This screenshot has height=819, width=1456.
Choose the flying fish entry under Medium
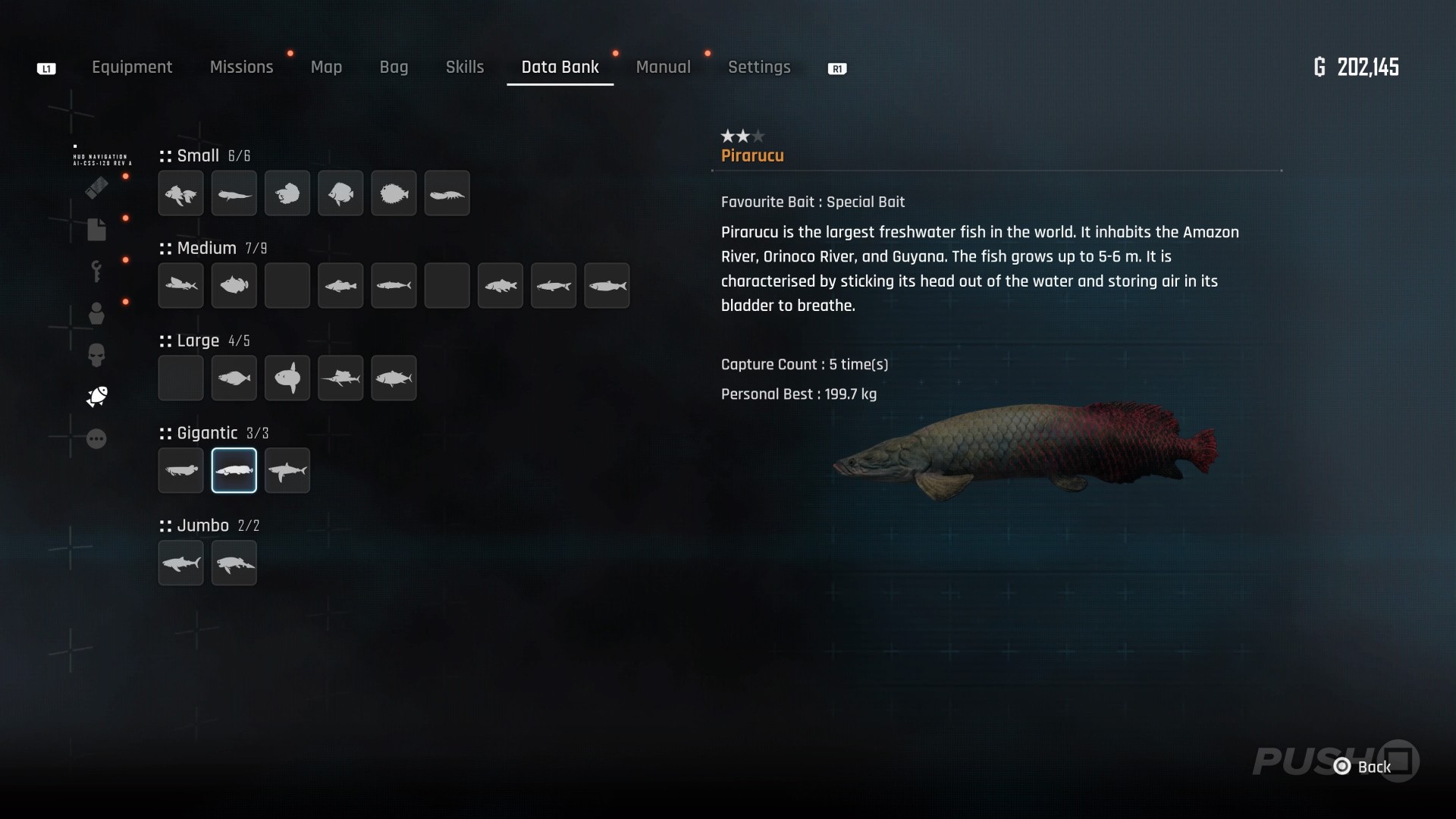[x=180, y=286]
